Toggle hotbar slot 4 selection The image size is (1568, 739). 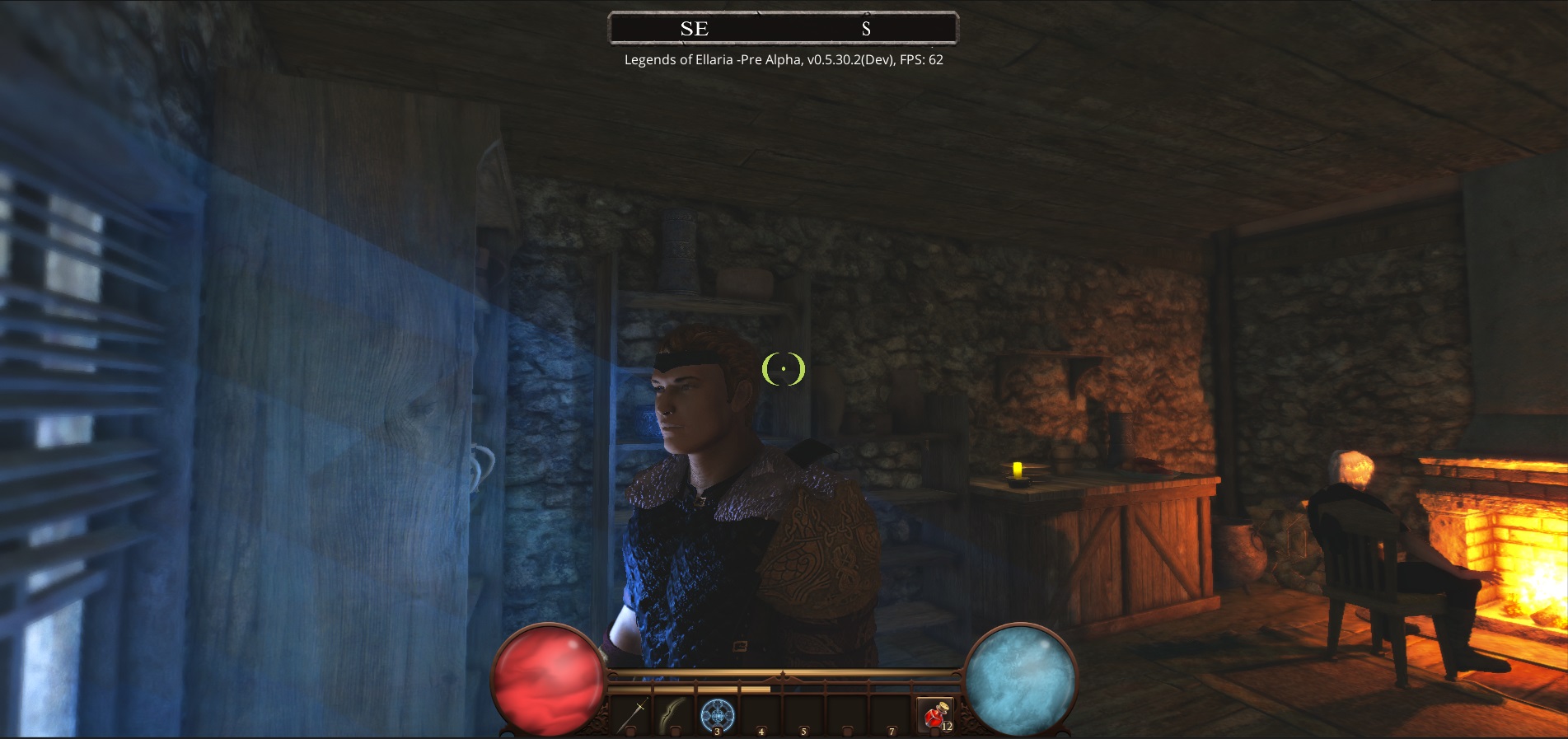pos(760,715)
